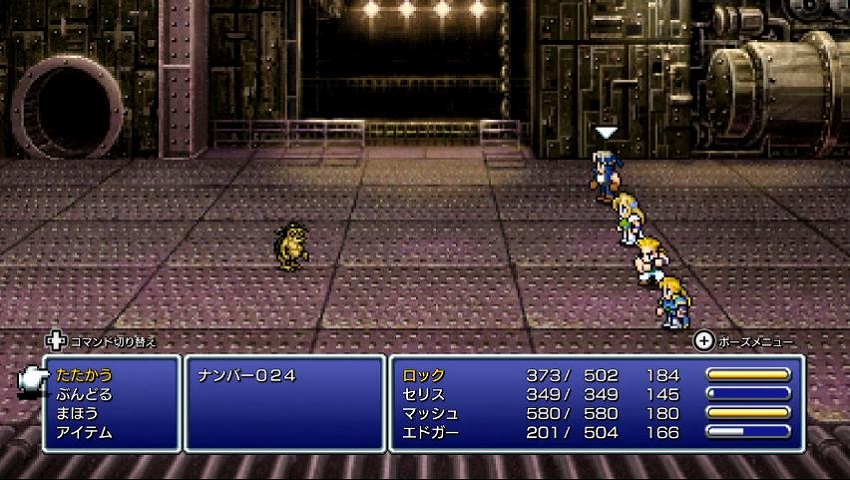Choose the ぶんどる steal command

(x=84, y=394)
